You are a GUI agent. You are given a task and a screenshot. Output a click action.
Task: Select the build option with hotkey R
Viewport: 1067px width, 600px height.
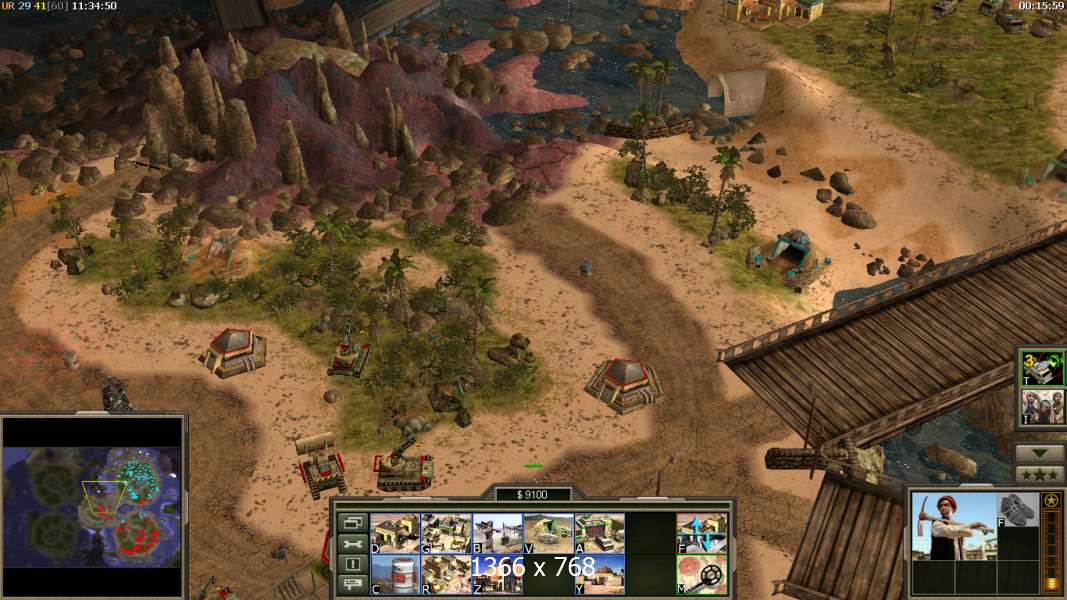click(446, 574)
